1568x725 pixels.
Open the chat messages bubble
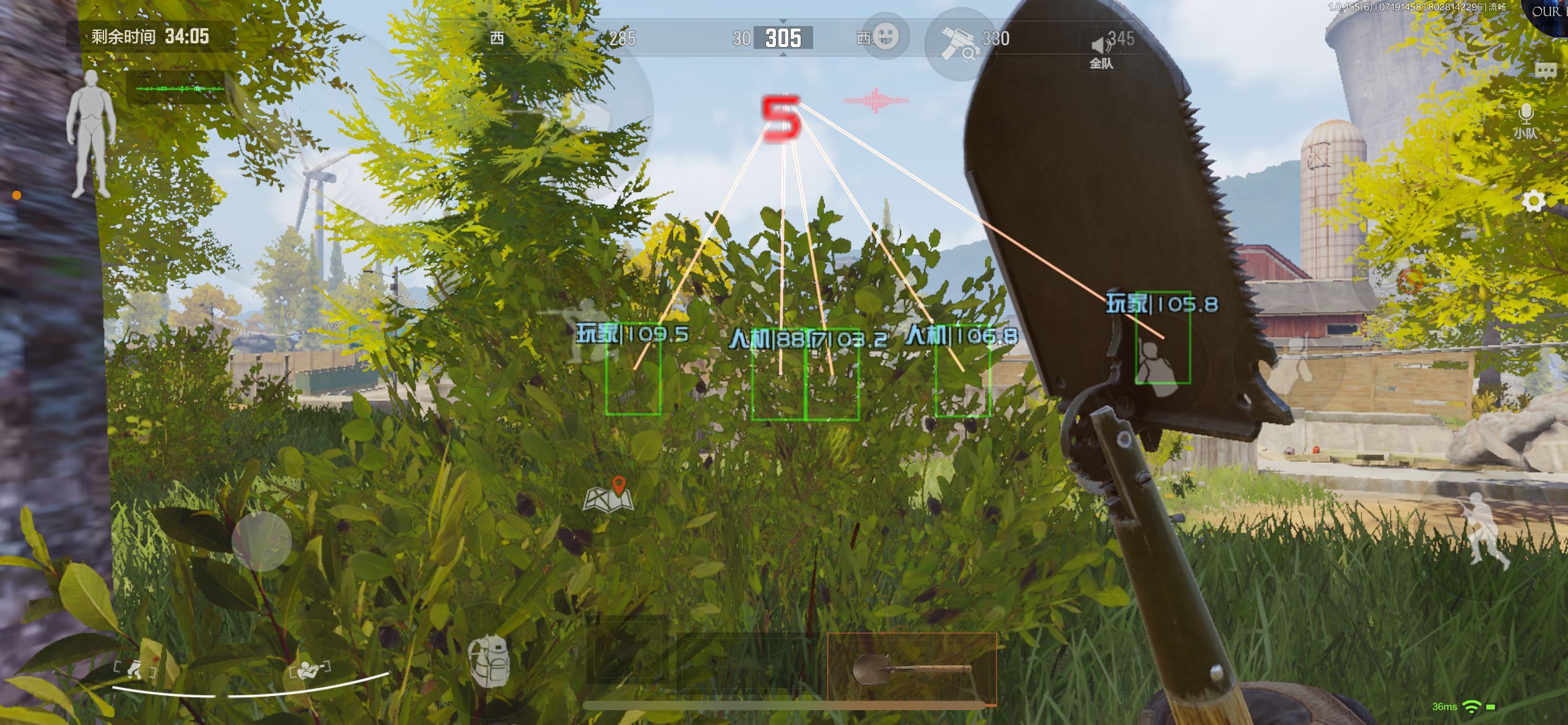[1546, 70]
